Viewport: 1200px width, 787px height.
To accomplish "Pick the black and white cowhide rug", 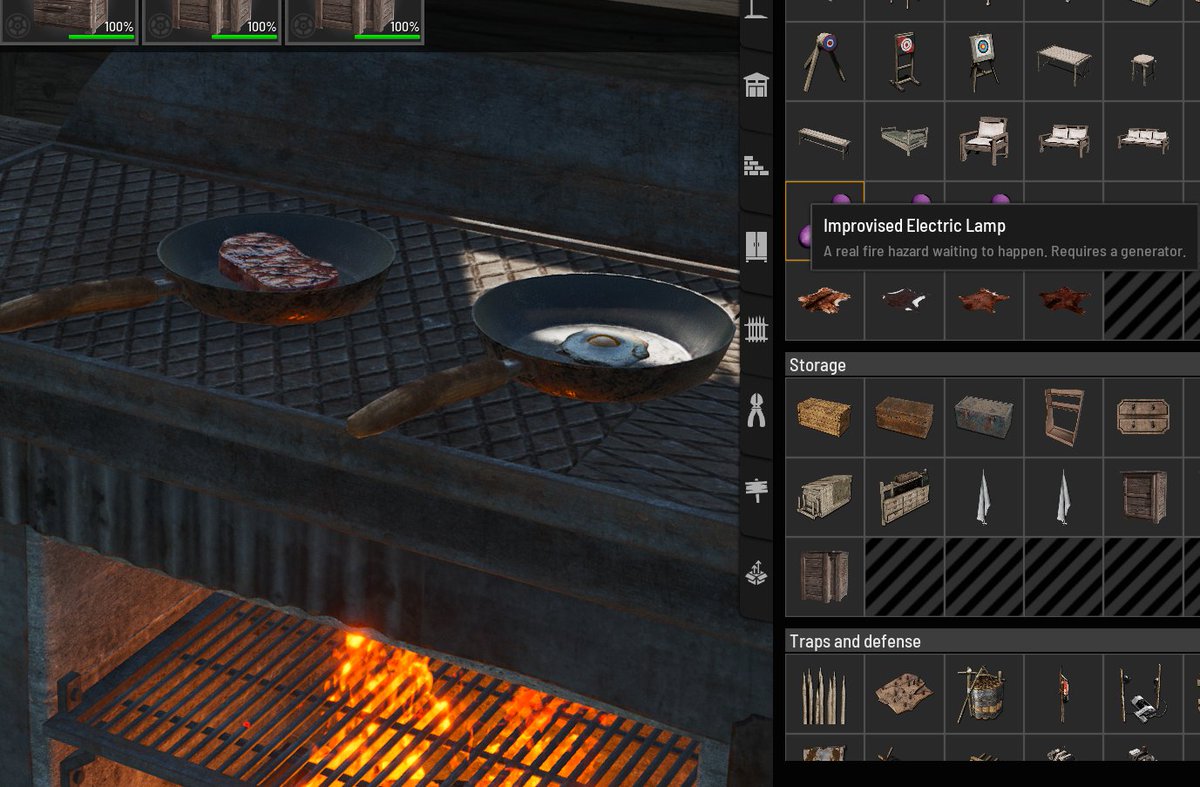I will tap(904, 299).
